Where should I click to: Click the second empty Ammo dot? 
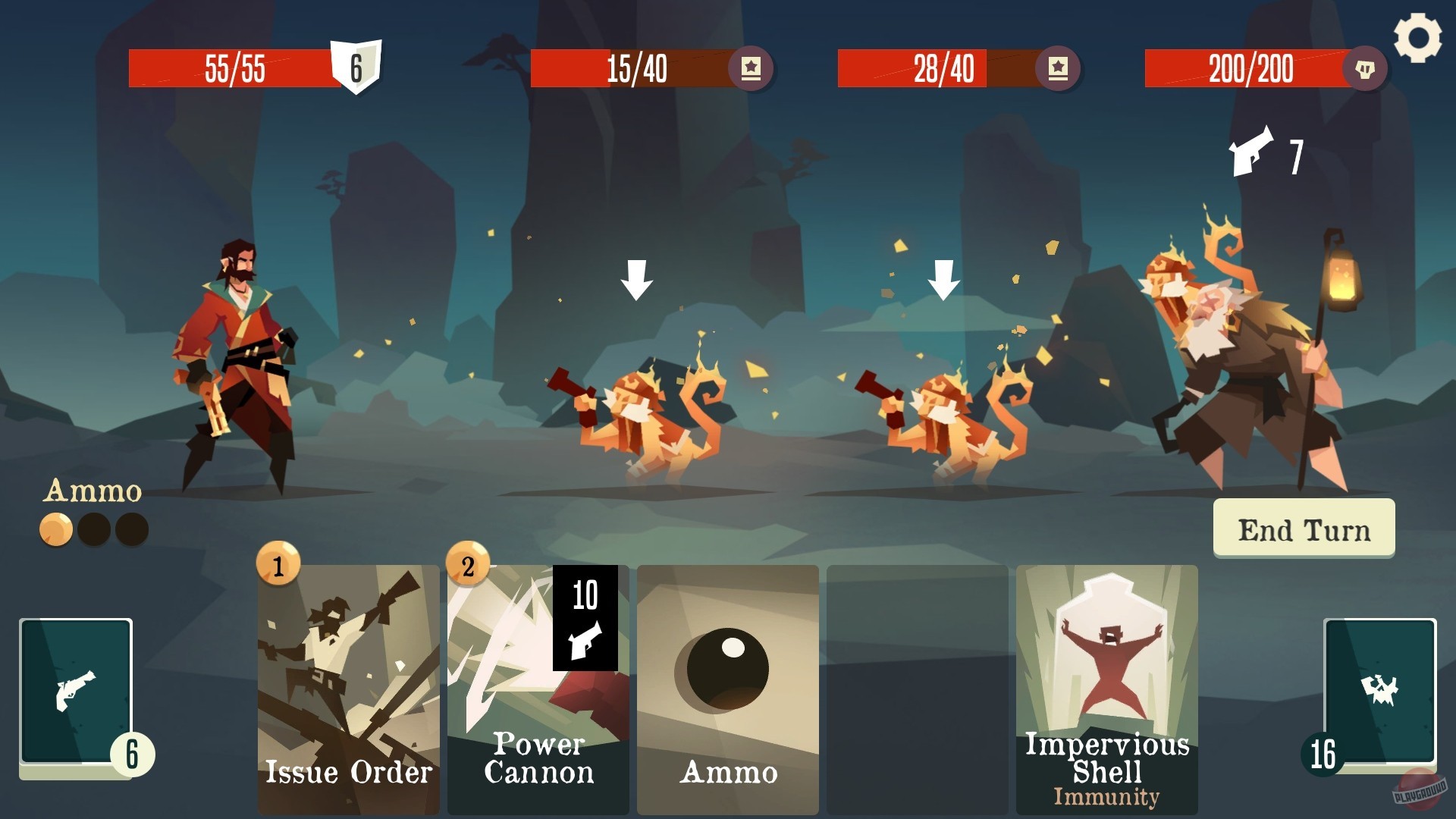(x=130, y=528)
